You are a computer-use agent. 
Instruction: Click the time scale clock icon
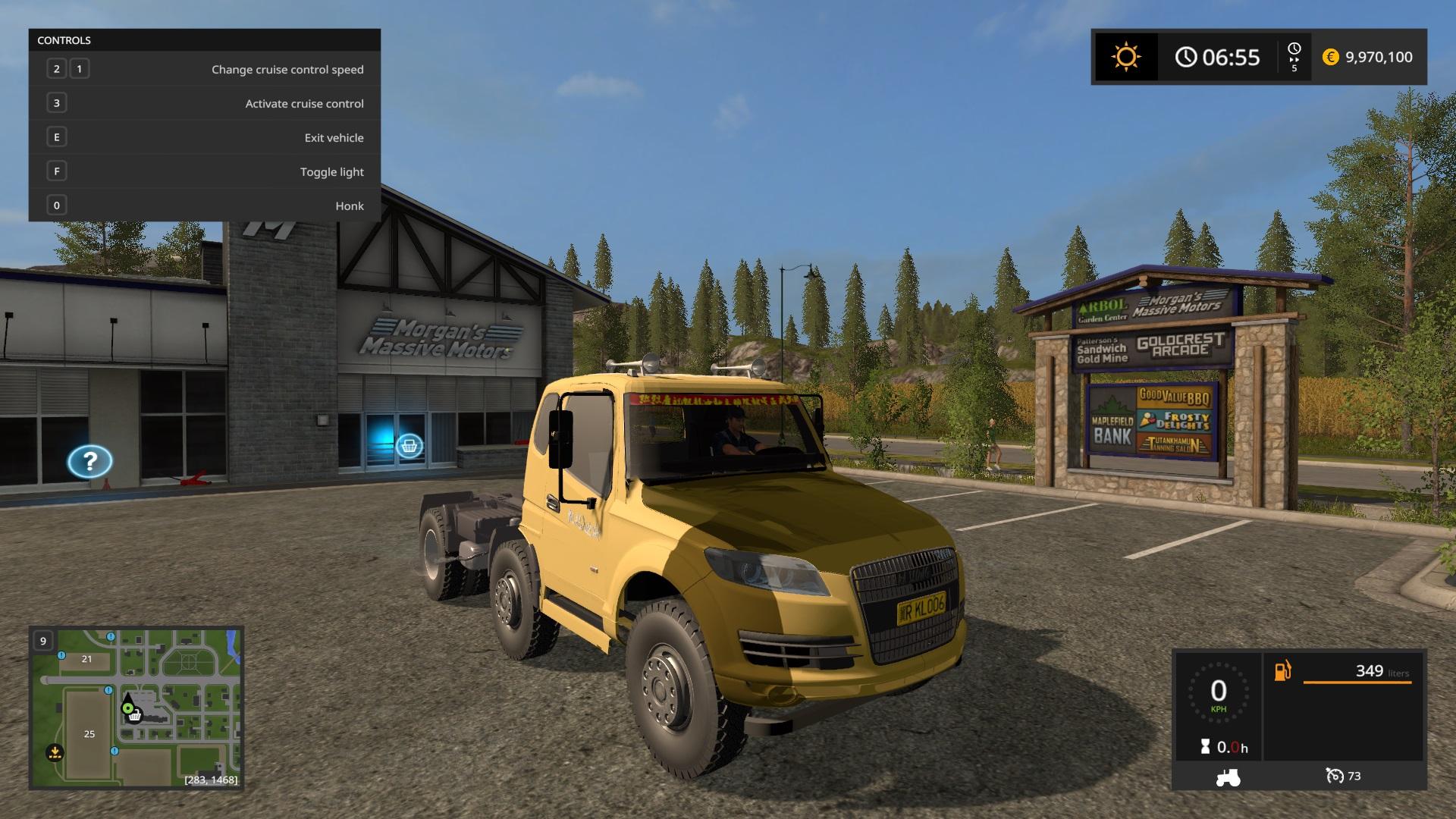1294,49
